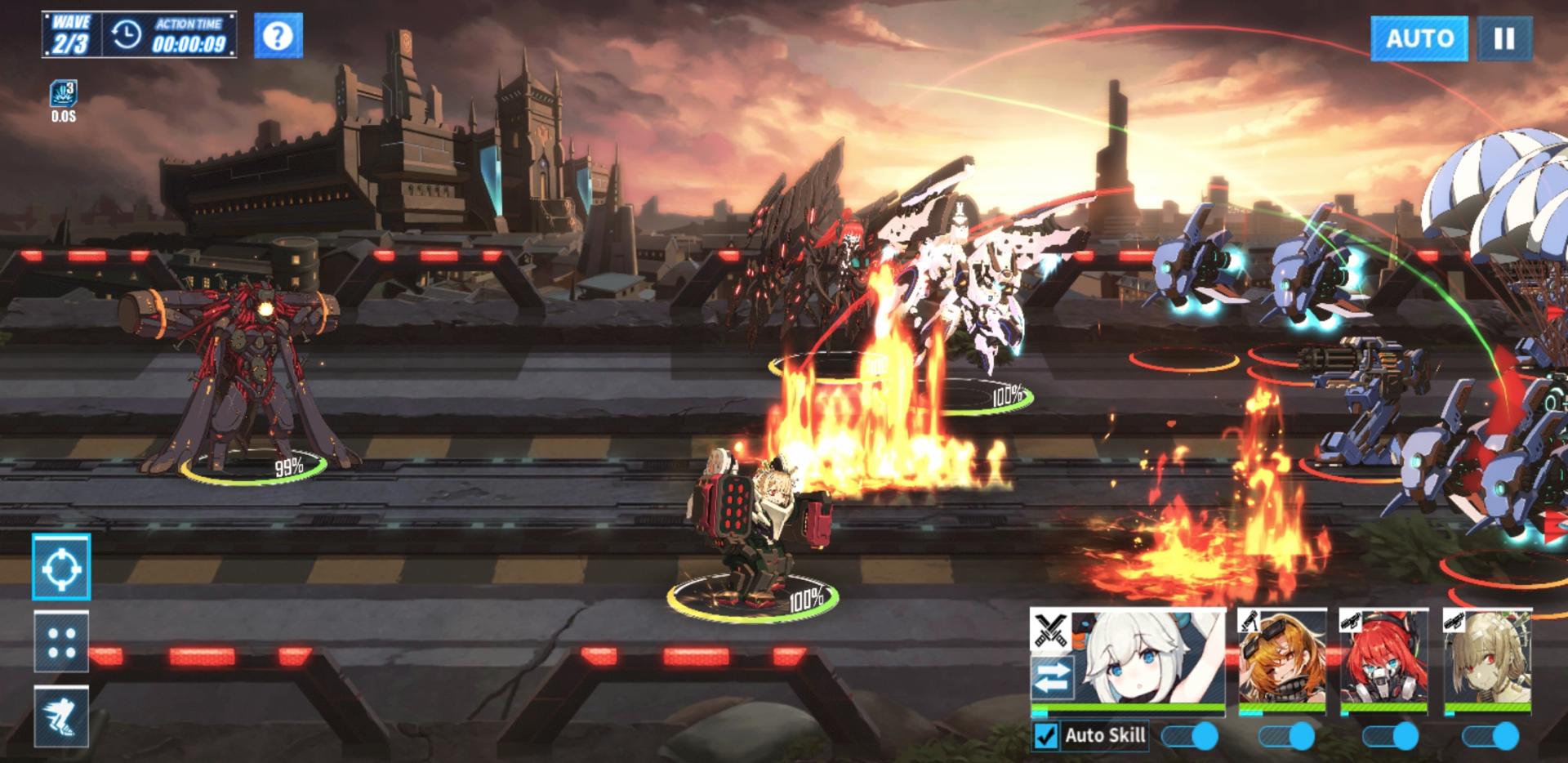Activate the running legs dash icon
Screen dimensions: 1568x763
(61, 716)
